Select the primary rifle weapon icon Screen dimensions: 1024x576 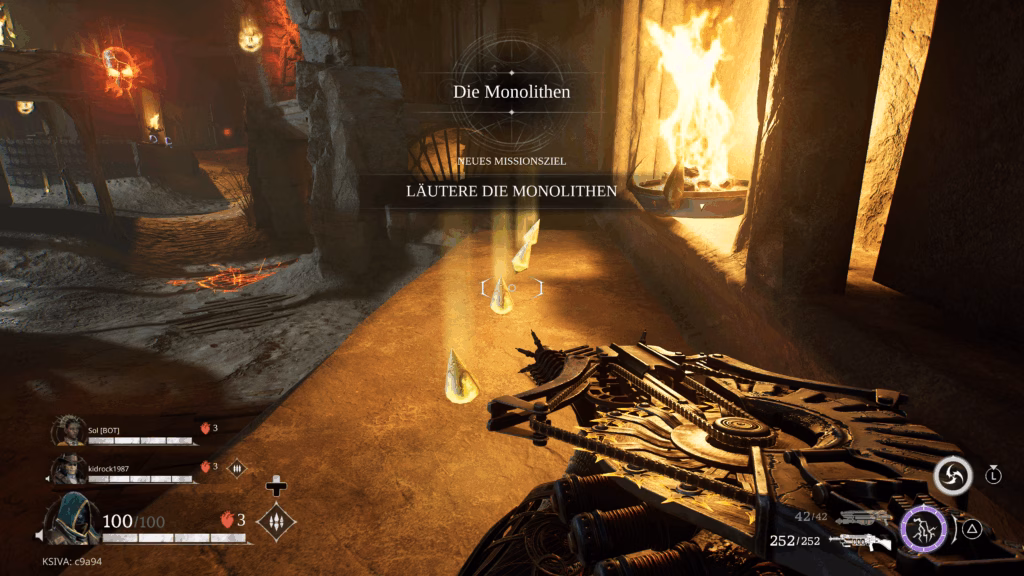pyautogui.click(x=860, y=541)
